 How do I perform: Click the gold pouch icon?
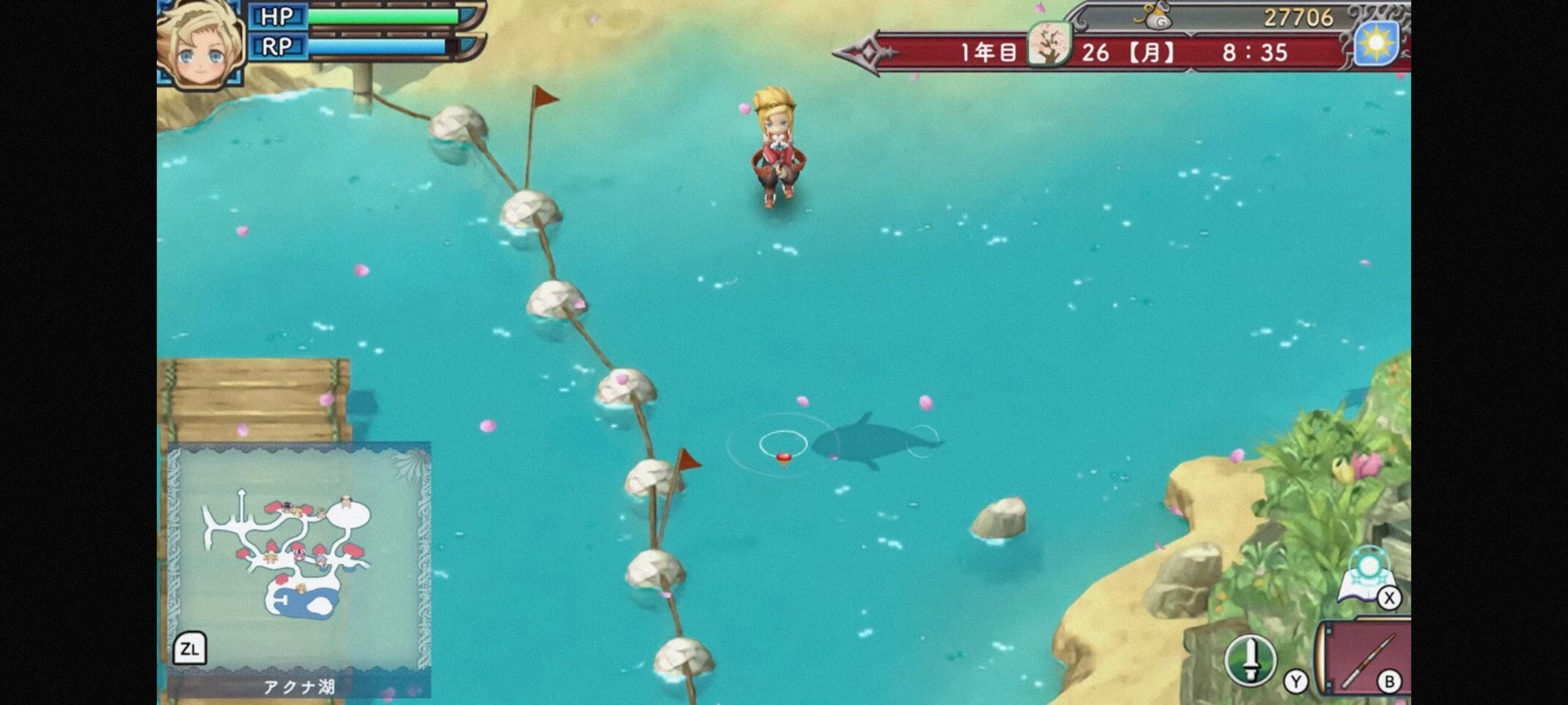pyautogui.click(x=1156, y=16)
